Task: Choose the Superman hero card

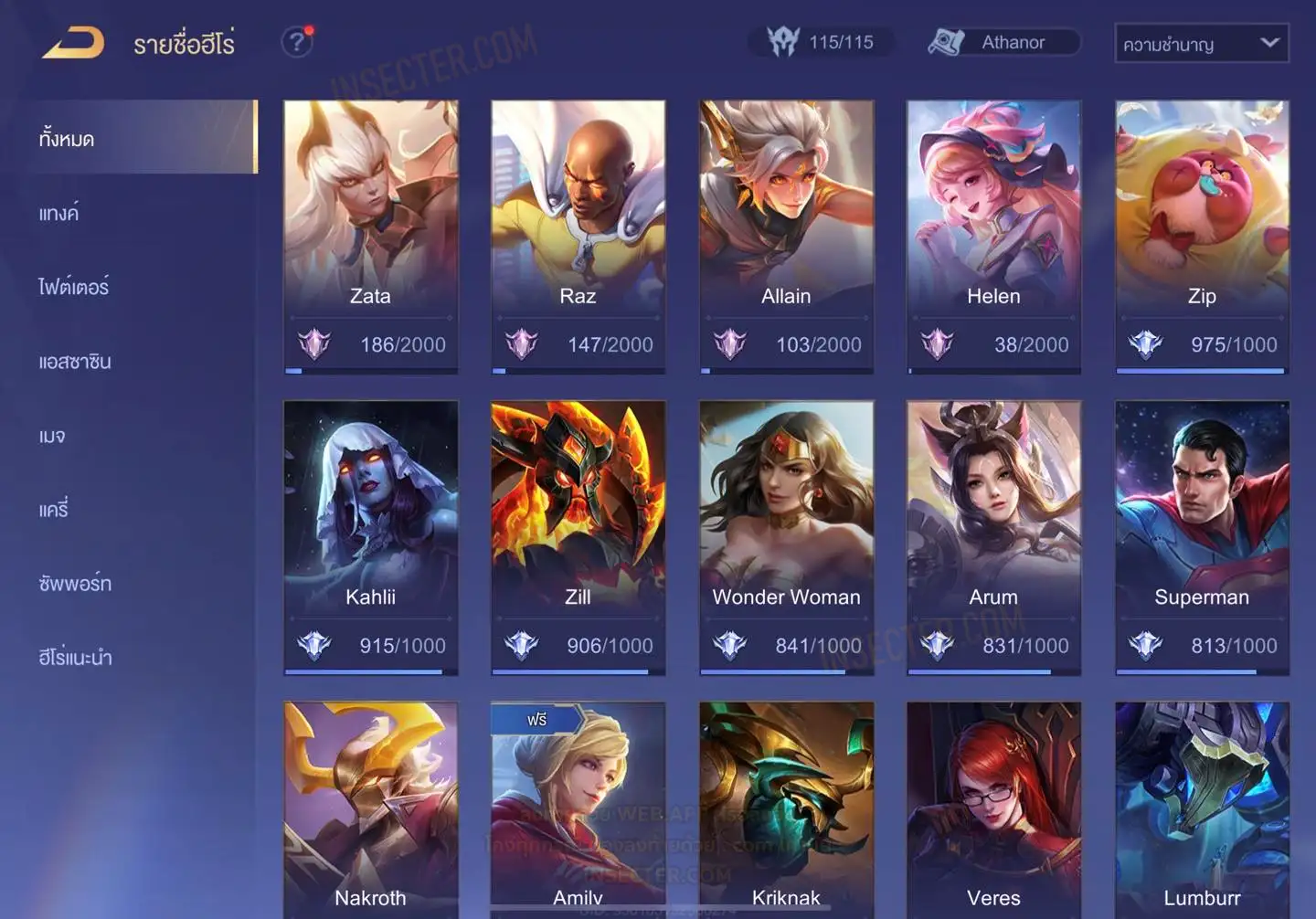Action: pyautogui.click(x=1202, y=537)
